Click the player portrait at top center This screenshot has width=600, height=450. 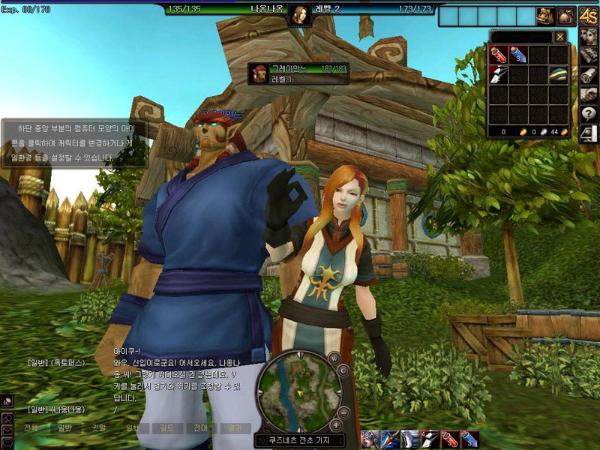[x=299, y=15]
